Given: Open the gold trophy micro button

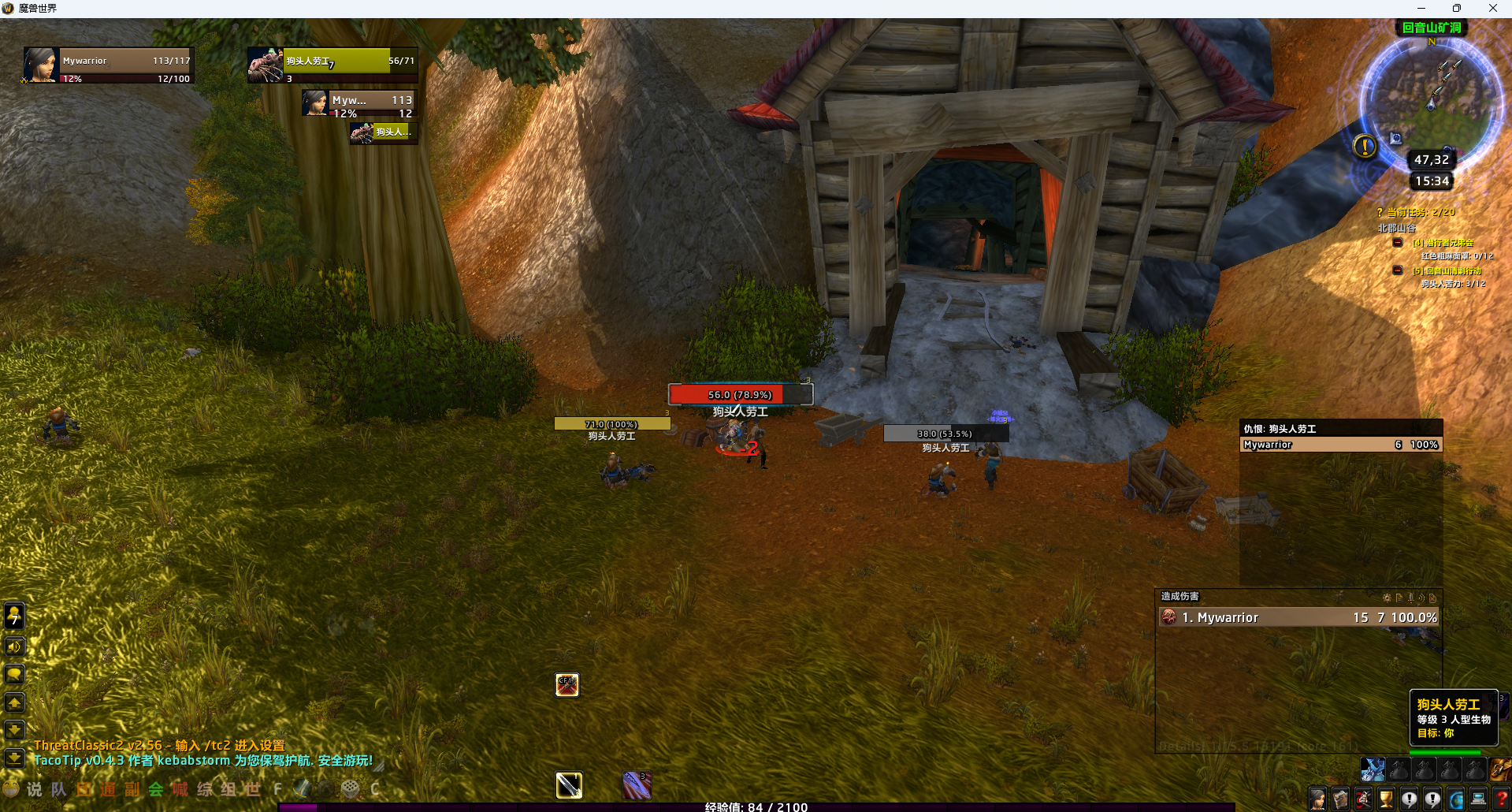Looking at the screenshot, I should 1386,799.
